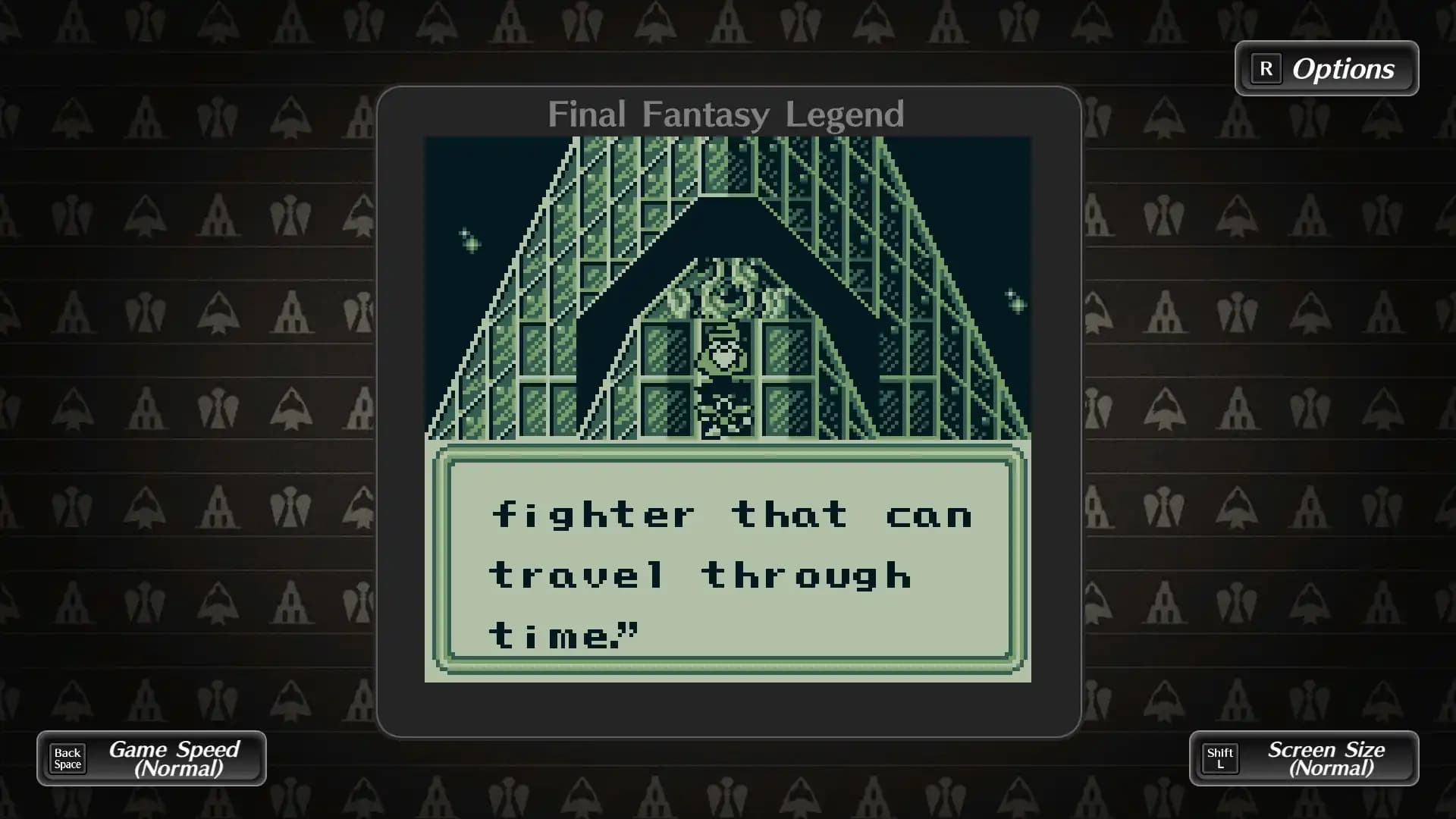The image size is (1456, 819).
Task: Click the green dialog box frame
Action: [x=727, y=455]
